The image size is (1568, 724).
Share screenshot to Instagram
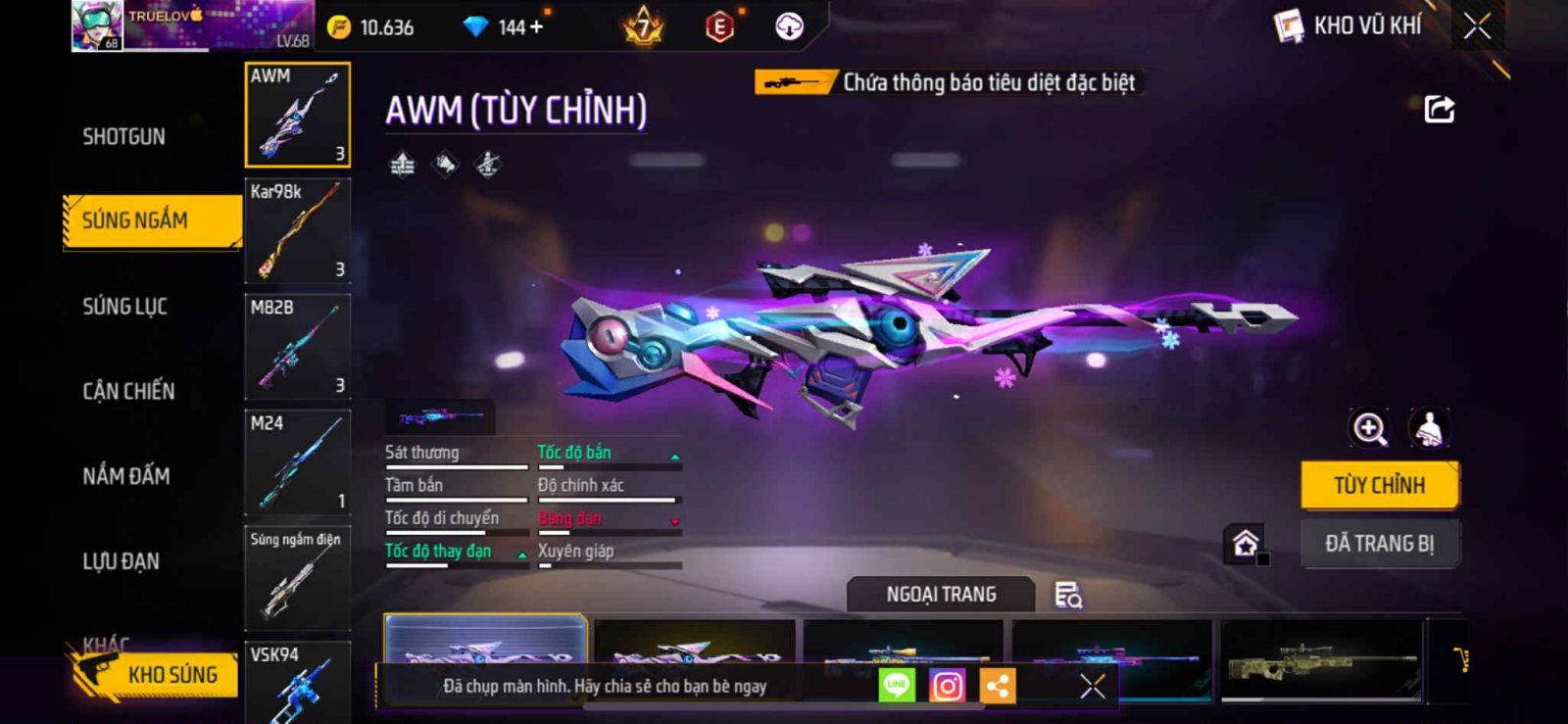(947, 686)
